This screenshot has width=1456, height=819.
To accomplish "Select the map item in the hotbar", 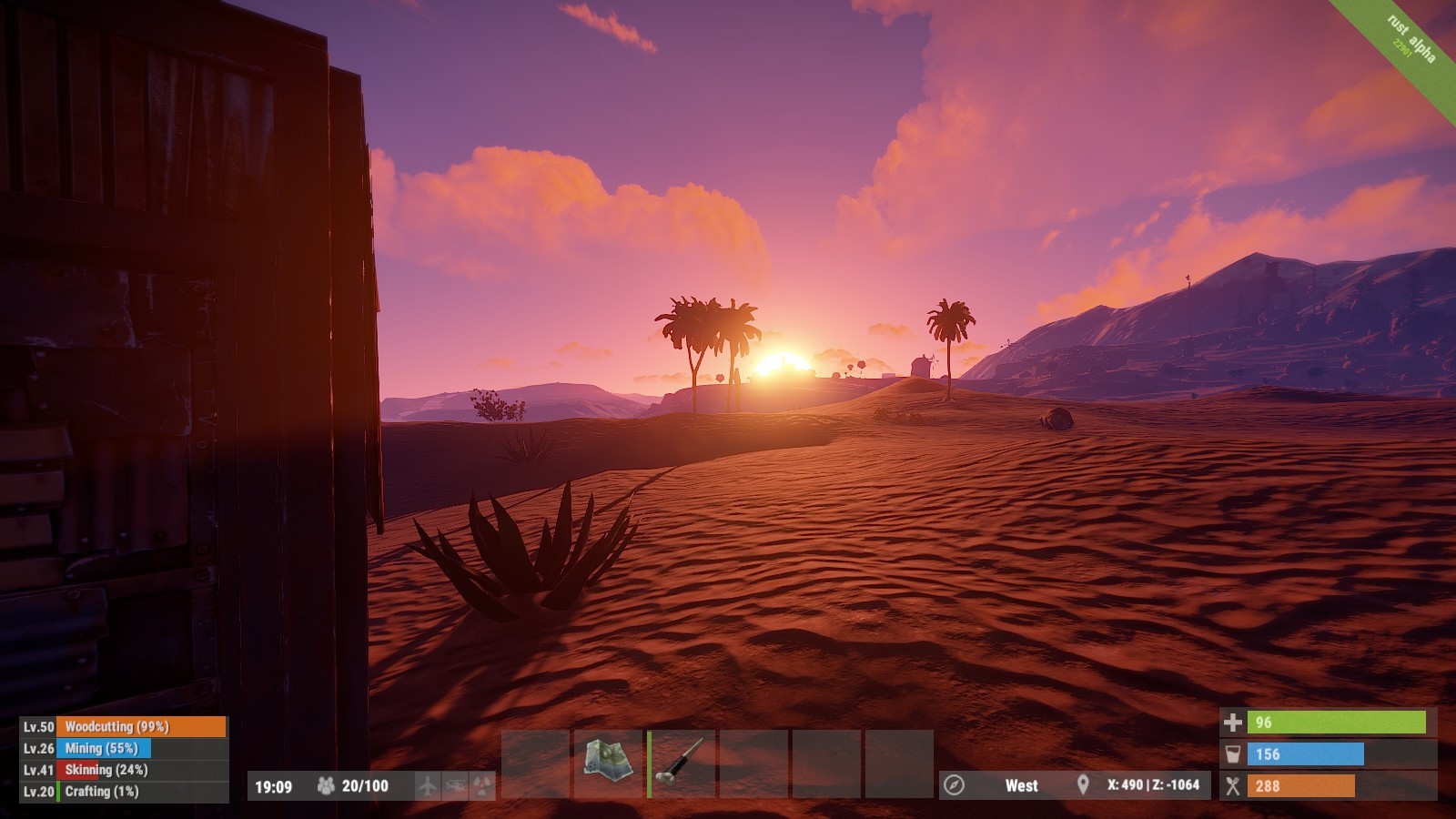I will click(x=608, y=763).
